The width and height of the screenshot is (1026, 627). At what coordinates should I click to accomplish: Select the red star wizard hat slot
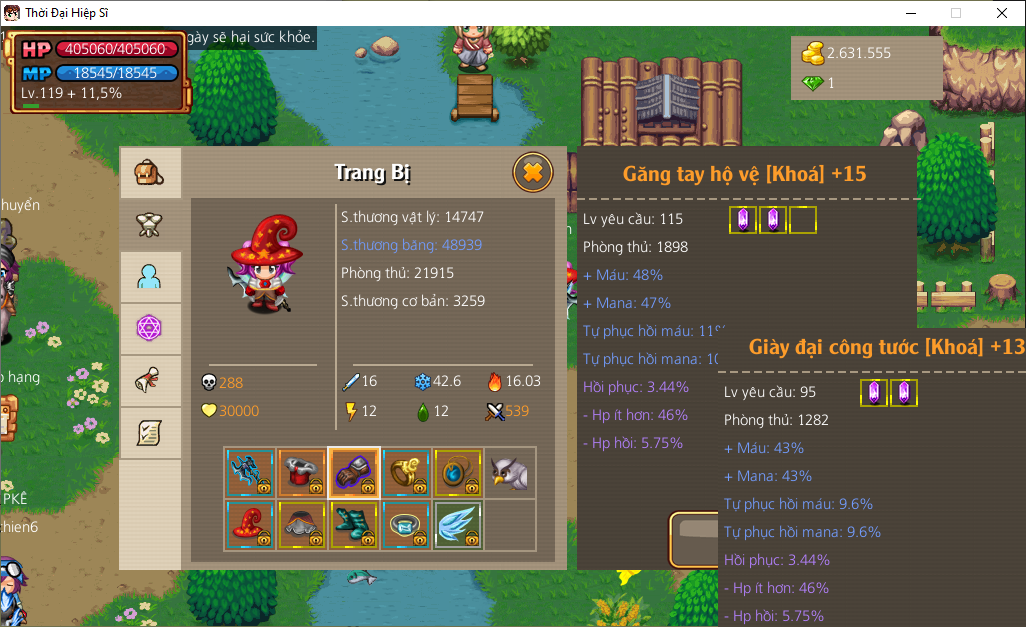pos(250,524)
